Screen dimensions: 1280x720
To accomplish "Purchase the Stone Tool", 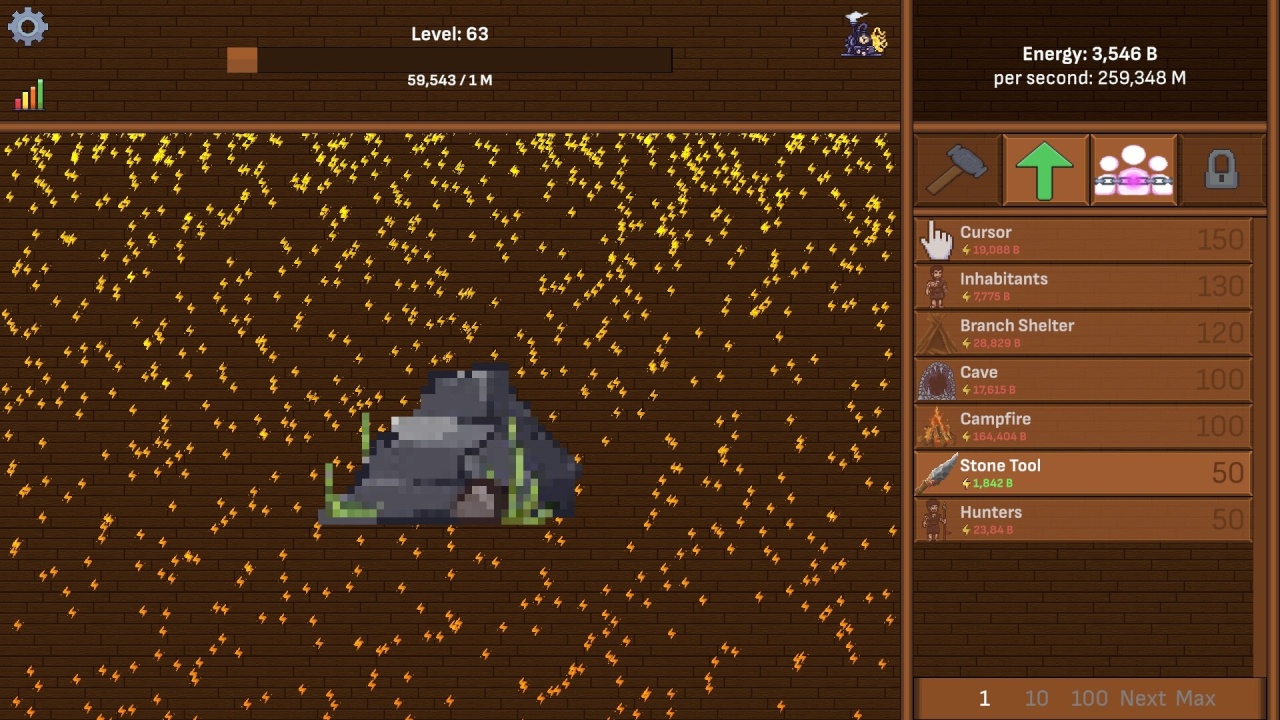I will click(1083, 473).
